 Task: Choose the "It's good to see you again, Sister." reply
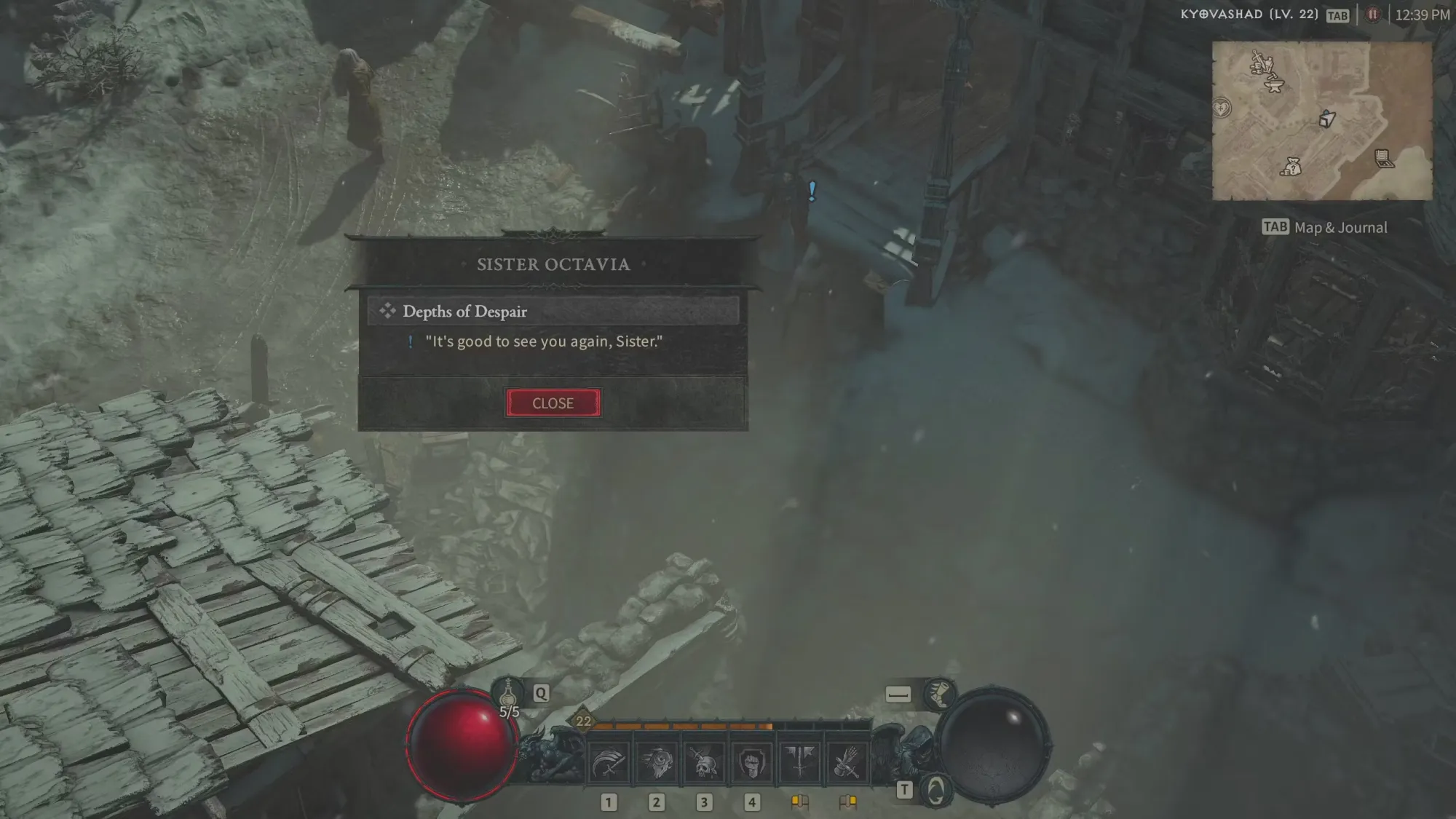click(x=543, y=341)
